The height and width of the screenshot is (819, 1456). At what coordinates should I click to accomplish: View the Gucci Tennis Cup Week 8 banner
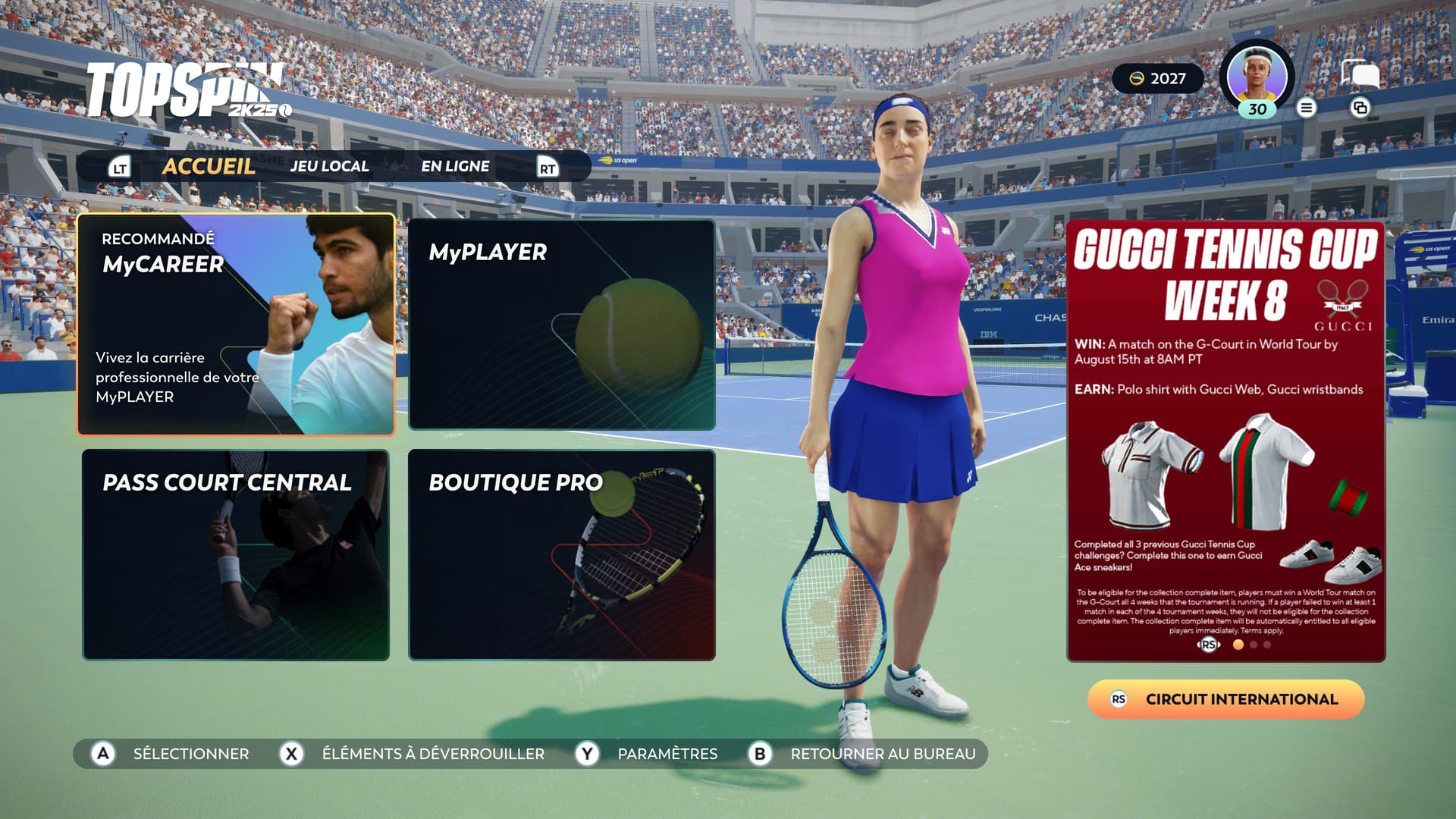pyautogui.click(x=1225, y=441)
